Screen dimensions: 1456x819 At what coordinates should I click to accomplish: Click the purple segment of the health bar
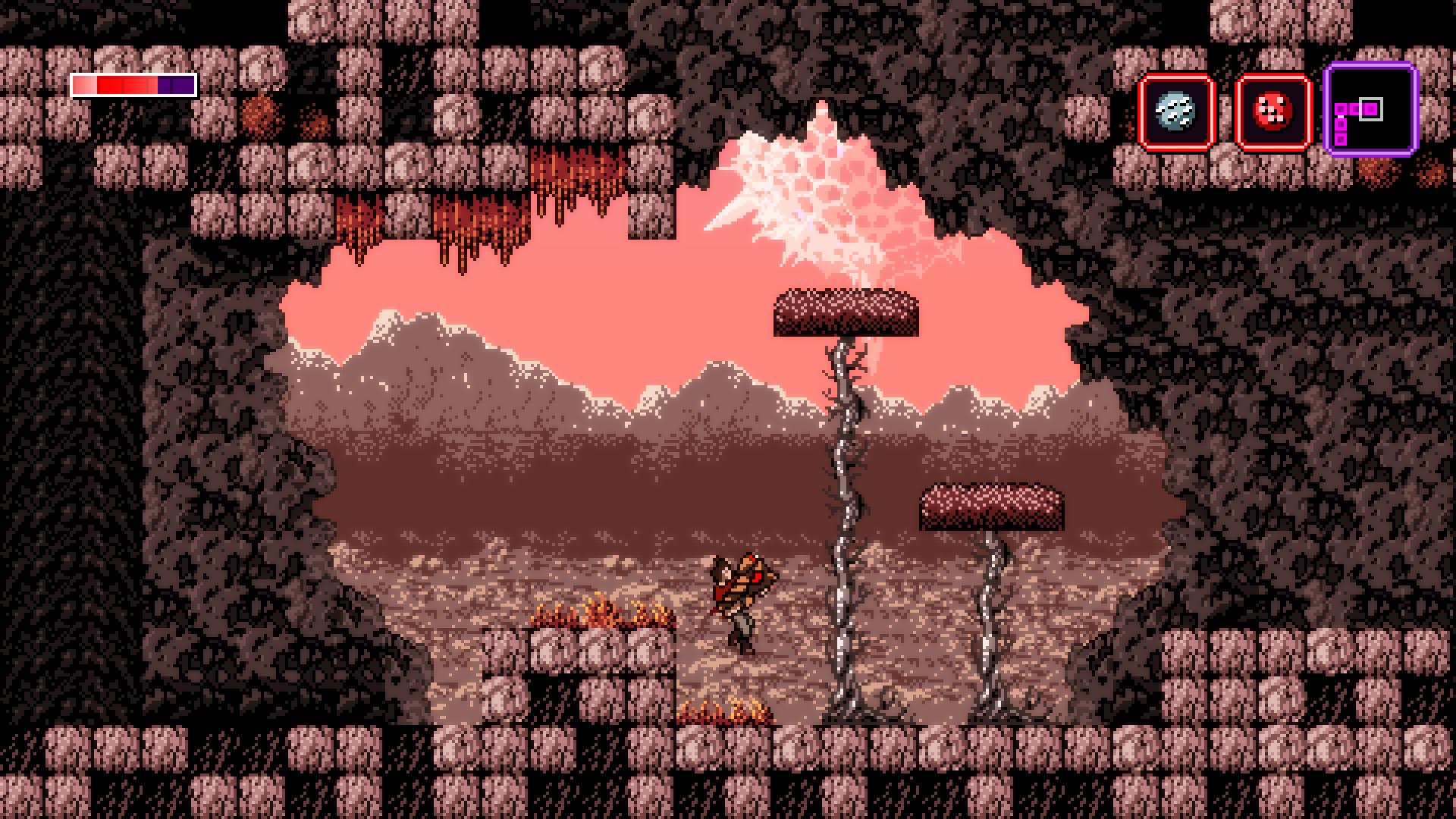[177, 86]
